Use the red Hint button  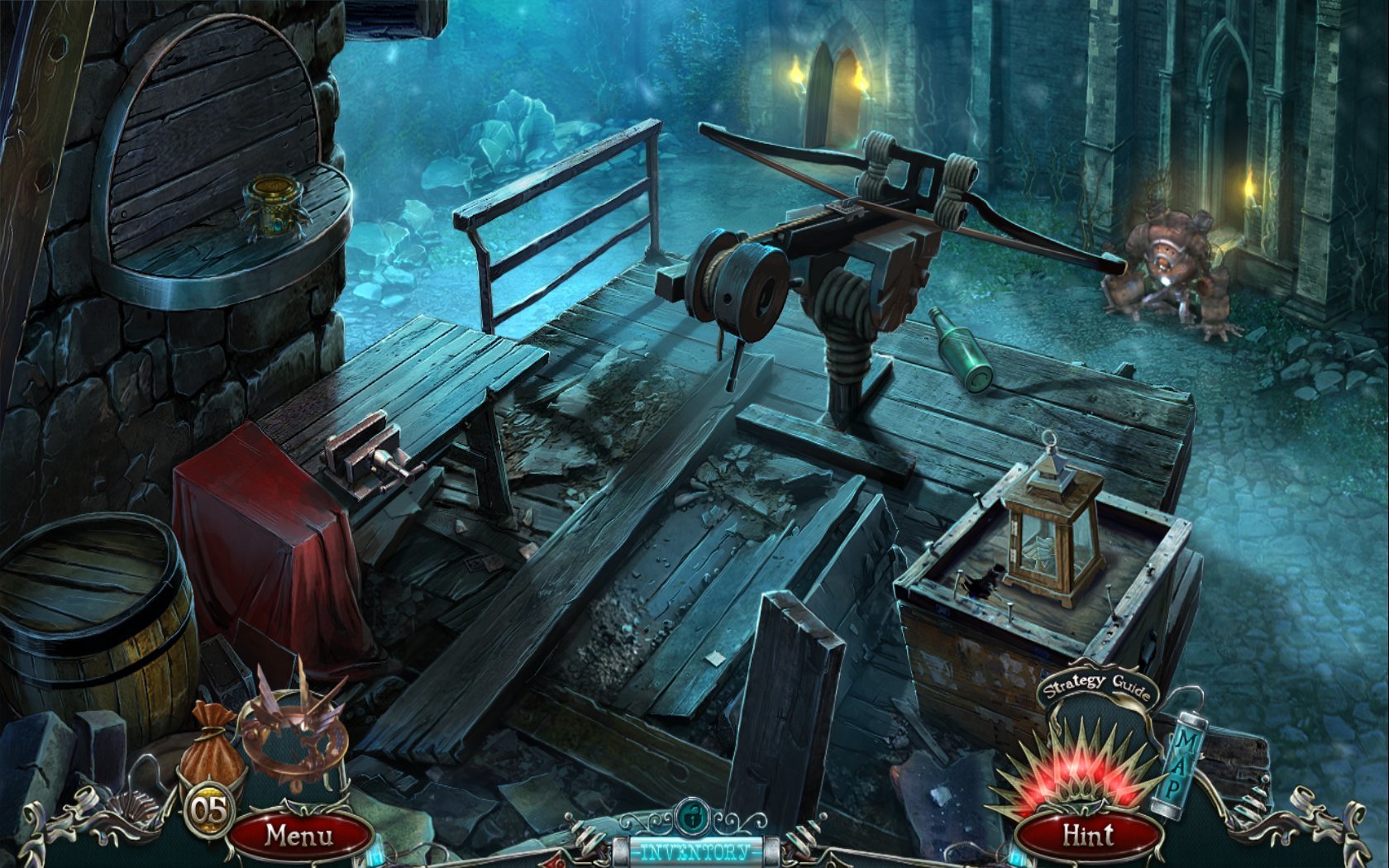click(1088, 835)
